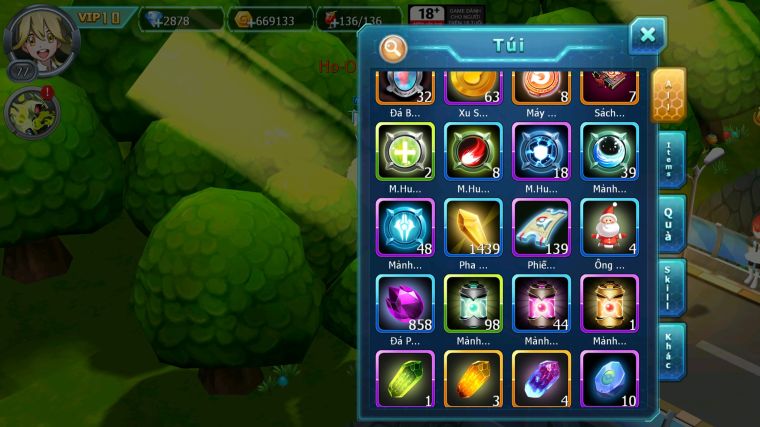Viewport: 760px width, 427px height.
Task: Select the green capsule with 98
Action: (x=473, y=303)
